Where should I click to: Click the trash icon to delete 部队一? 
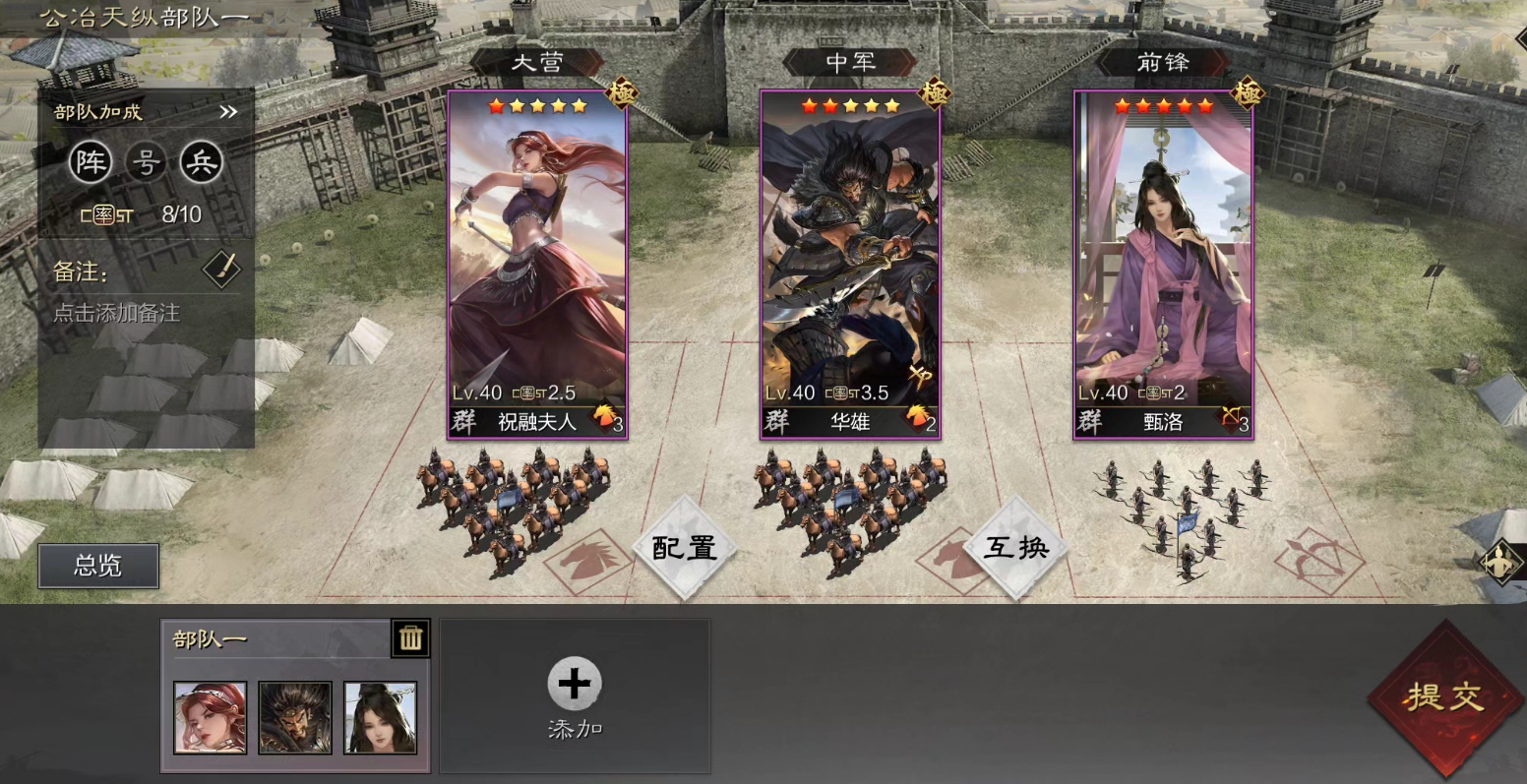[410, 637]
